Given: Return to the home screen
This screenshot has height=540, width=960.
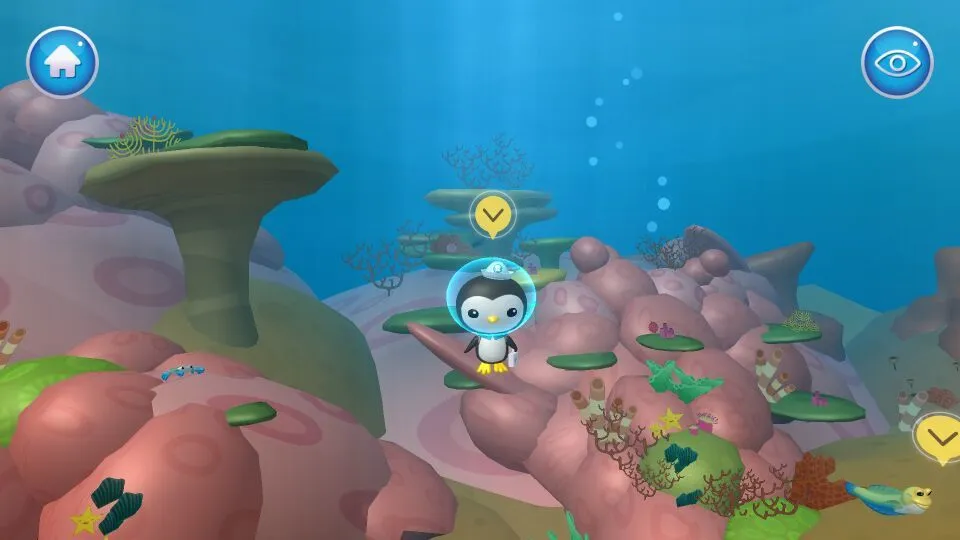Looking at the screenshot, I should pyautogui.click(x=62, y=62).
